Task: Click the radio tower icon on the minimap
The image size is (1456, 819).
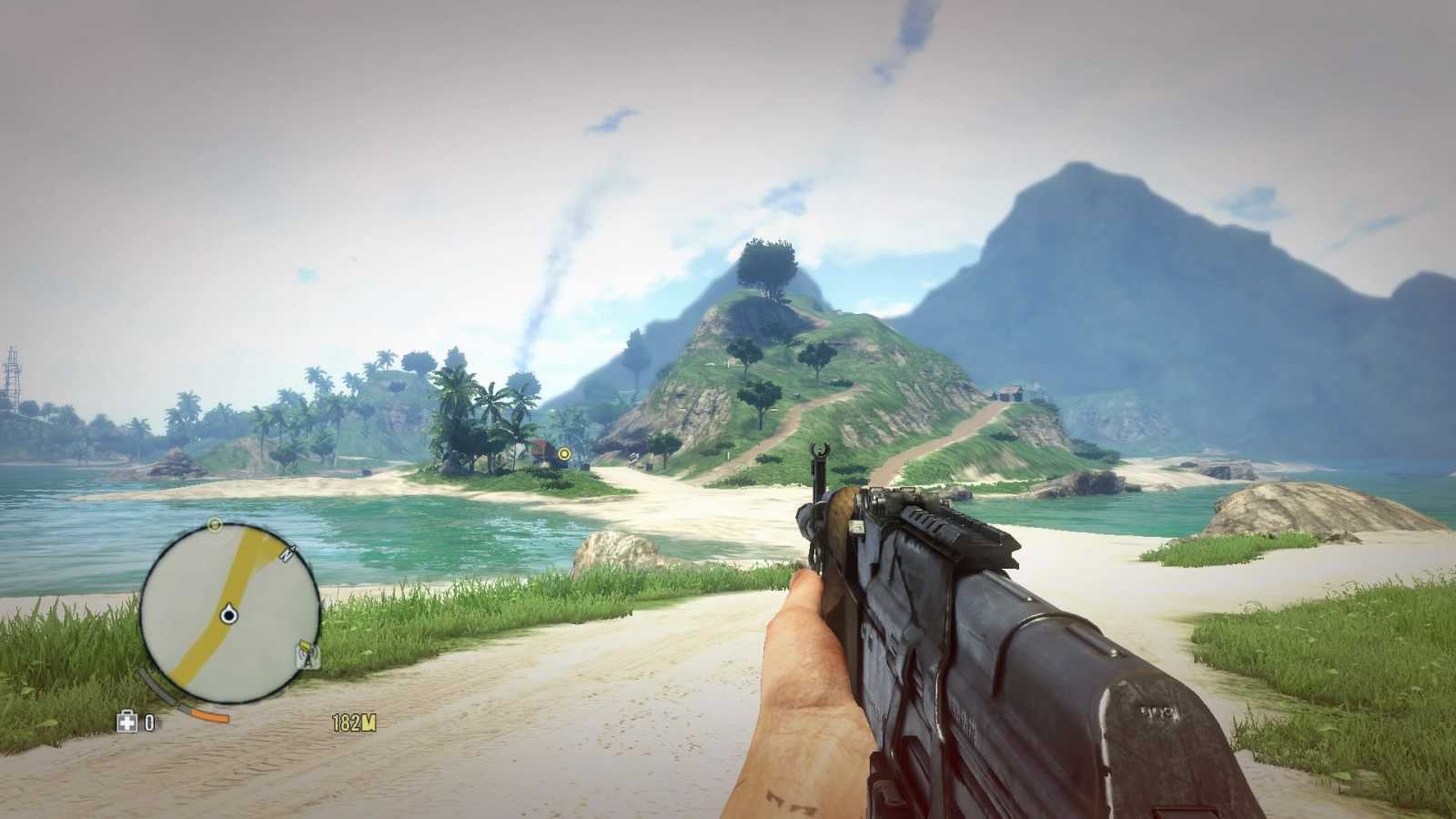Action: click(307, 658)
